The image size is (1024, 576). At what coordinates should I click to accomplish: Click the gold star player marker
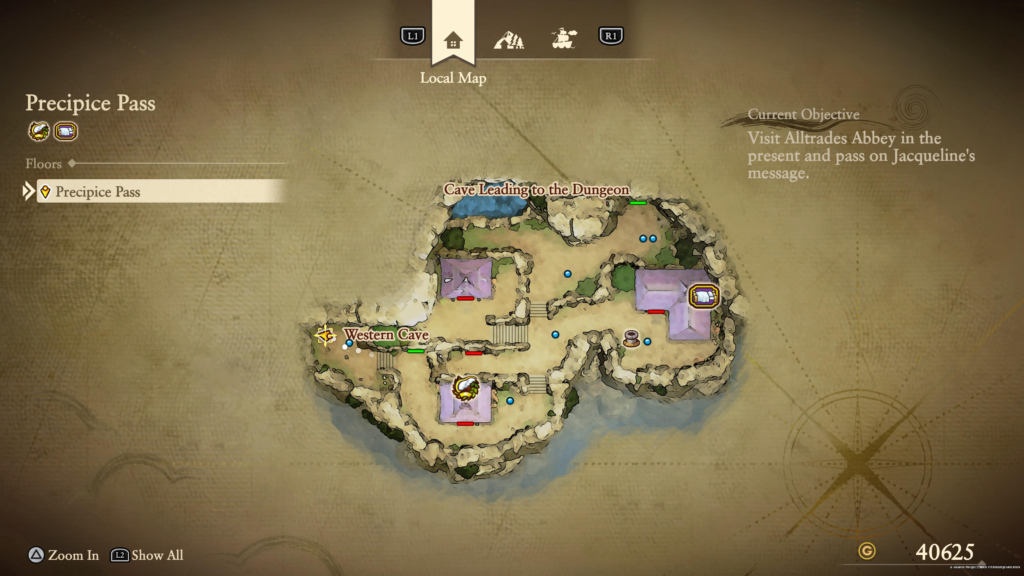tap(325, 336)
